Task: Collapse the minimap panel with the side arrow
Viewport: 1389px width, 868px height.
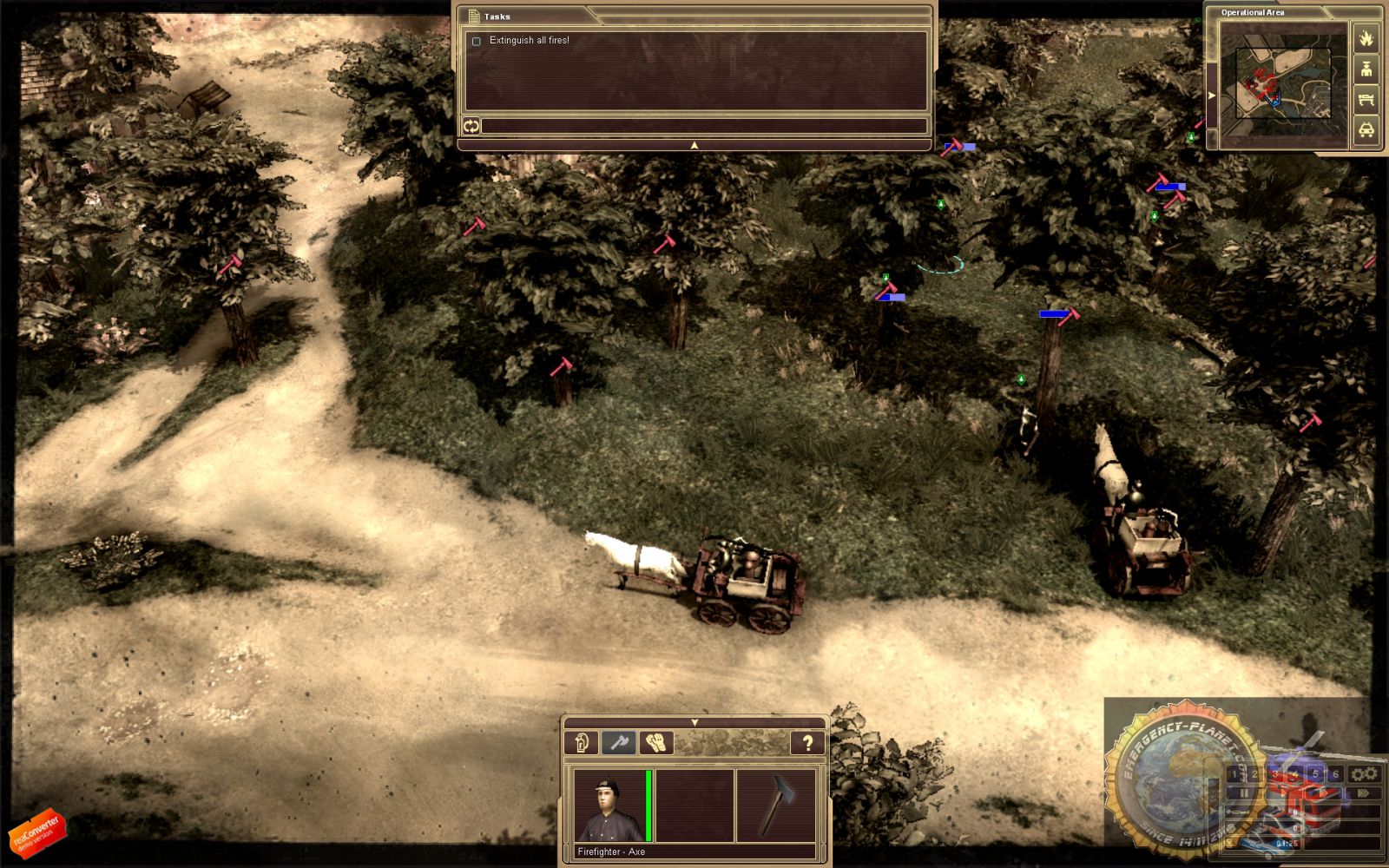Action: click(1212, 95)
